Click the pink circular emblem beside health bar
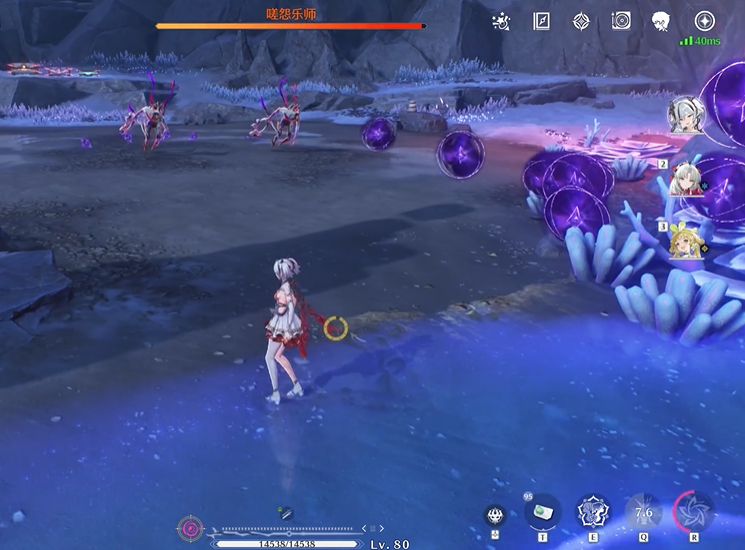Screen dimensions: 745x550 (190, 528)
